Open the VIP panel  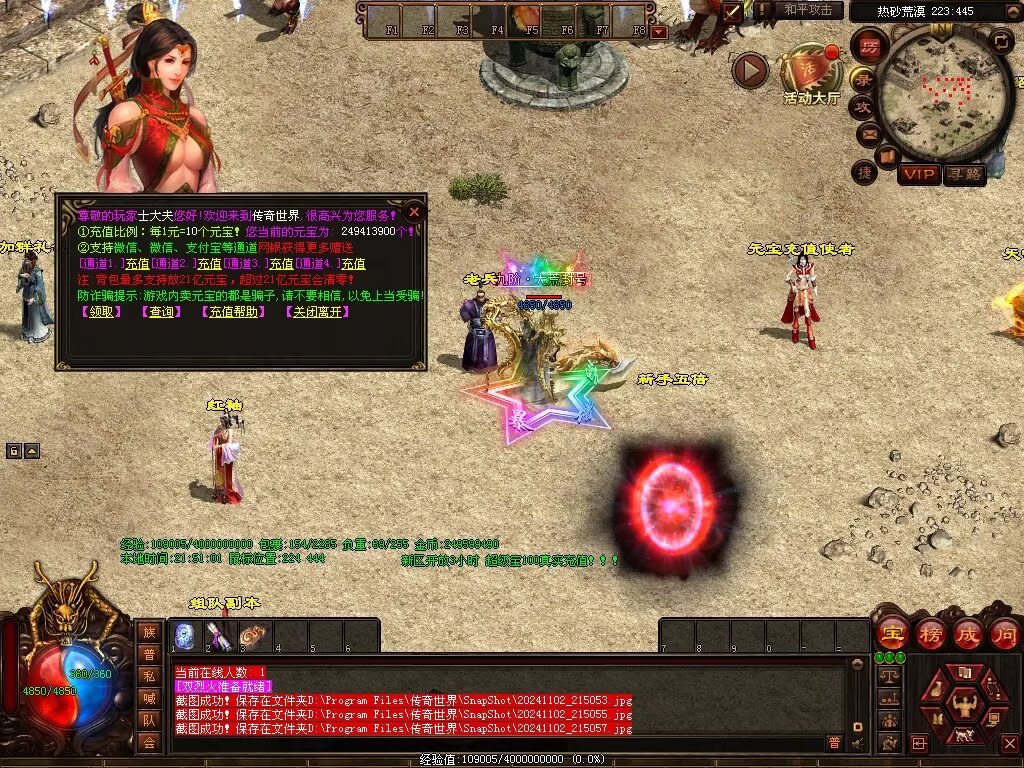918,174
